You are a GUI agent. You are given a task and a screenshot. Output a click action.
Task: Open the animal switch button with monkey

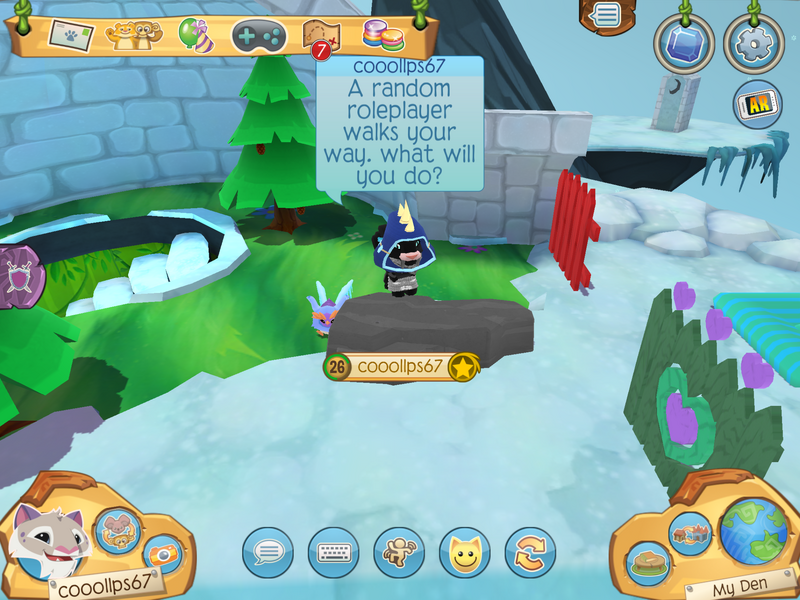click(116, 530)
